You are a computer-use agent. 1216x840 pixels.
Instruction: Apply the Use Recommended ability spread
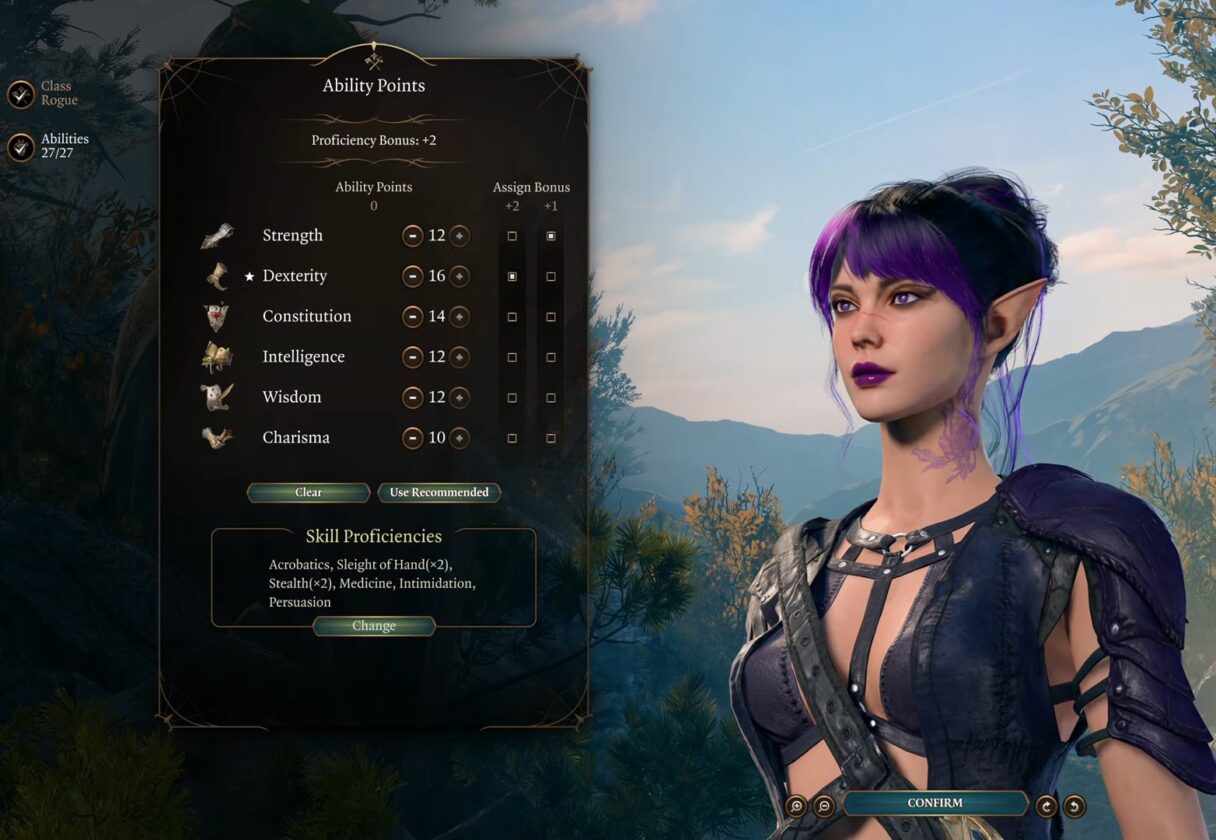pos(439,492)
